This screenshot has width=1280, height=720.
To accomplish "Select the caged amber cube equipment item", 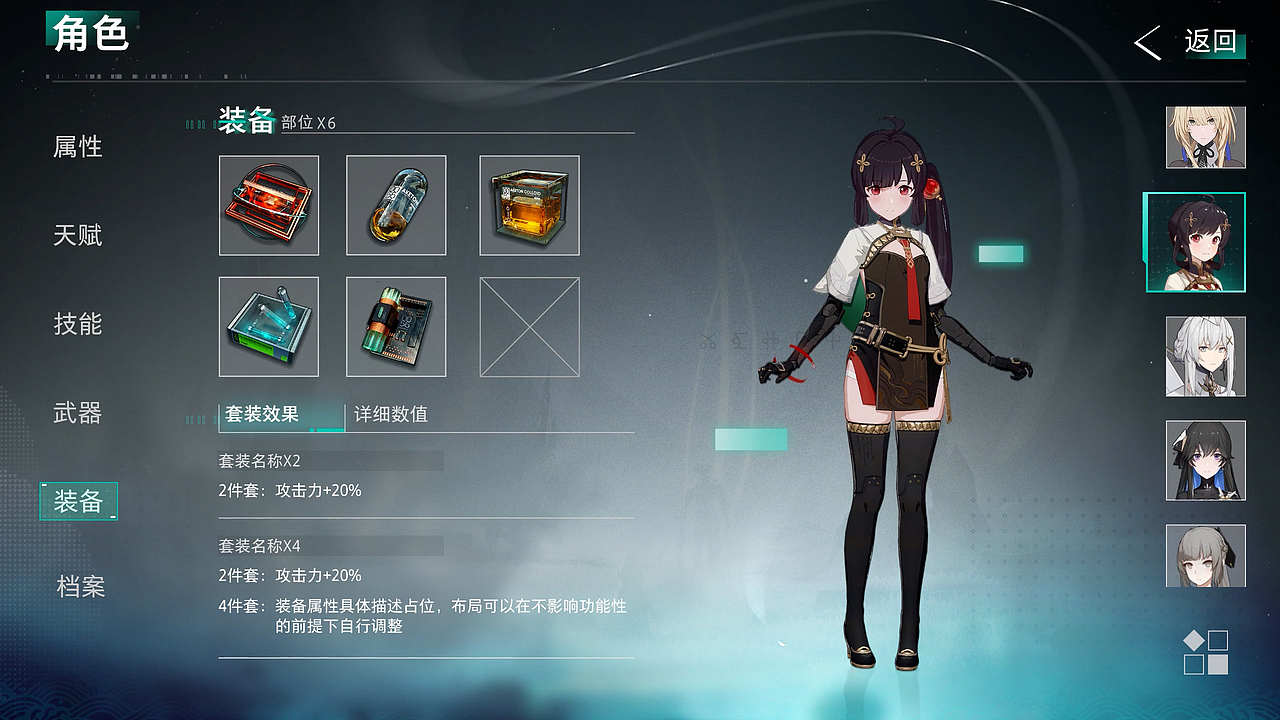I will tap(529, 205).
